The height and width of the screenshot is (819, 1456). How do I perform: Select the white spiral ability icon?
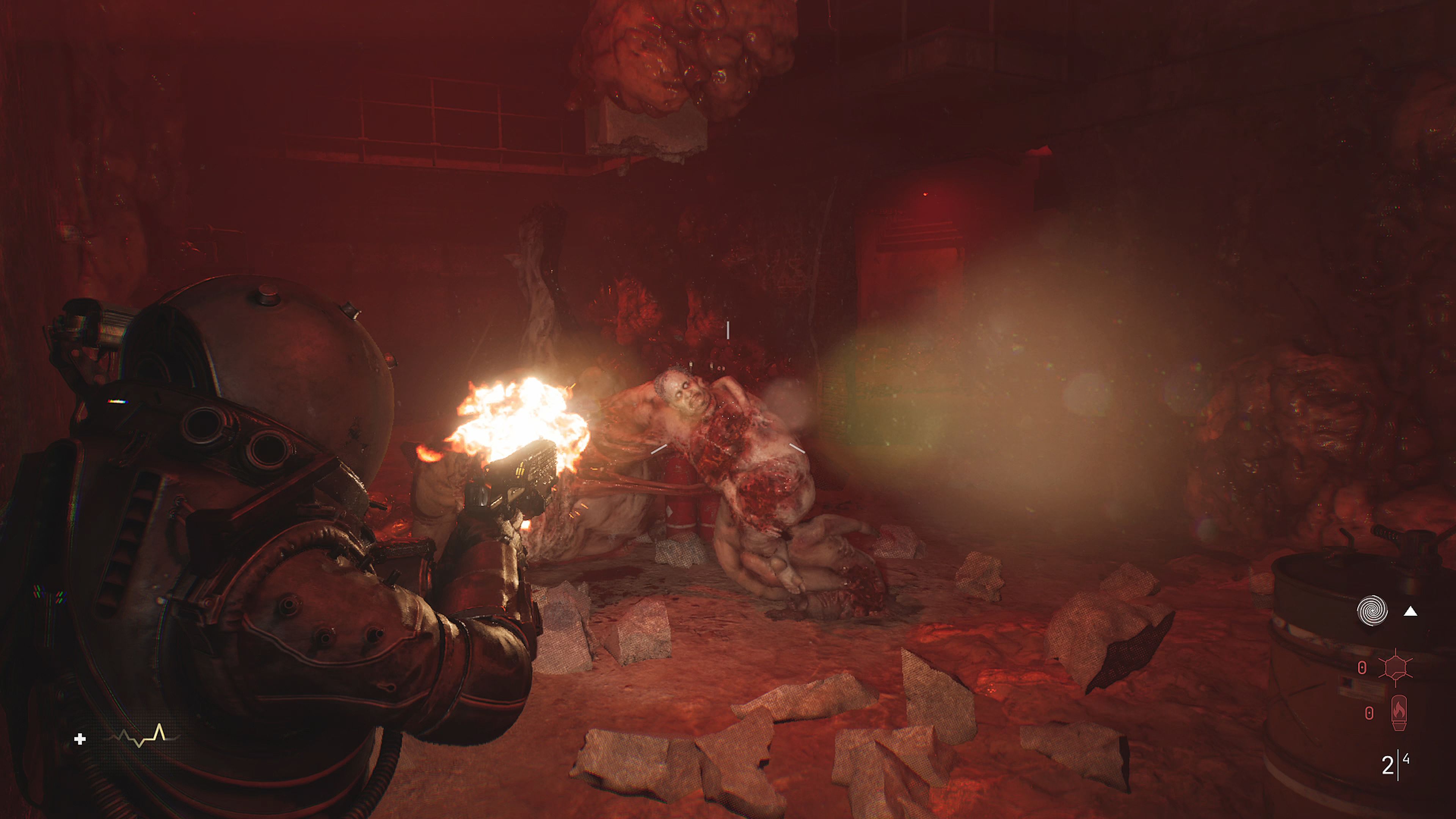click(x=1372, y=611)
